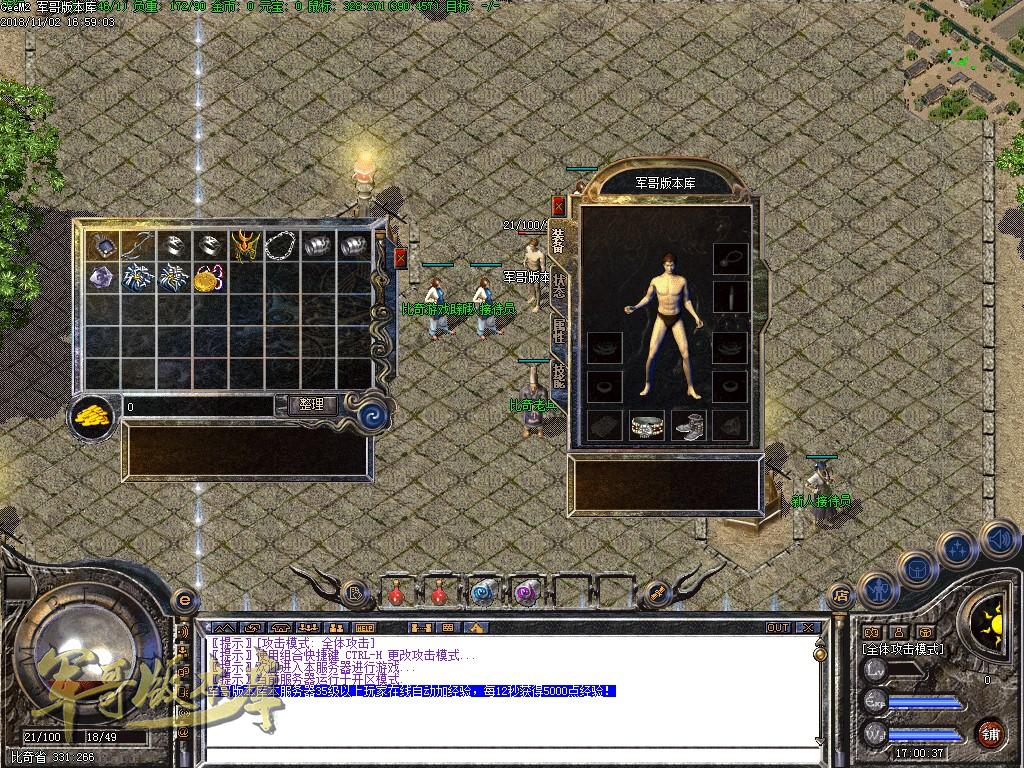The height and width of the screenshot is (768, 1024).
Task: Click the gold coins pile icon
Action: (x=92, y=414)
